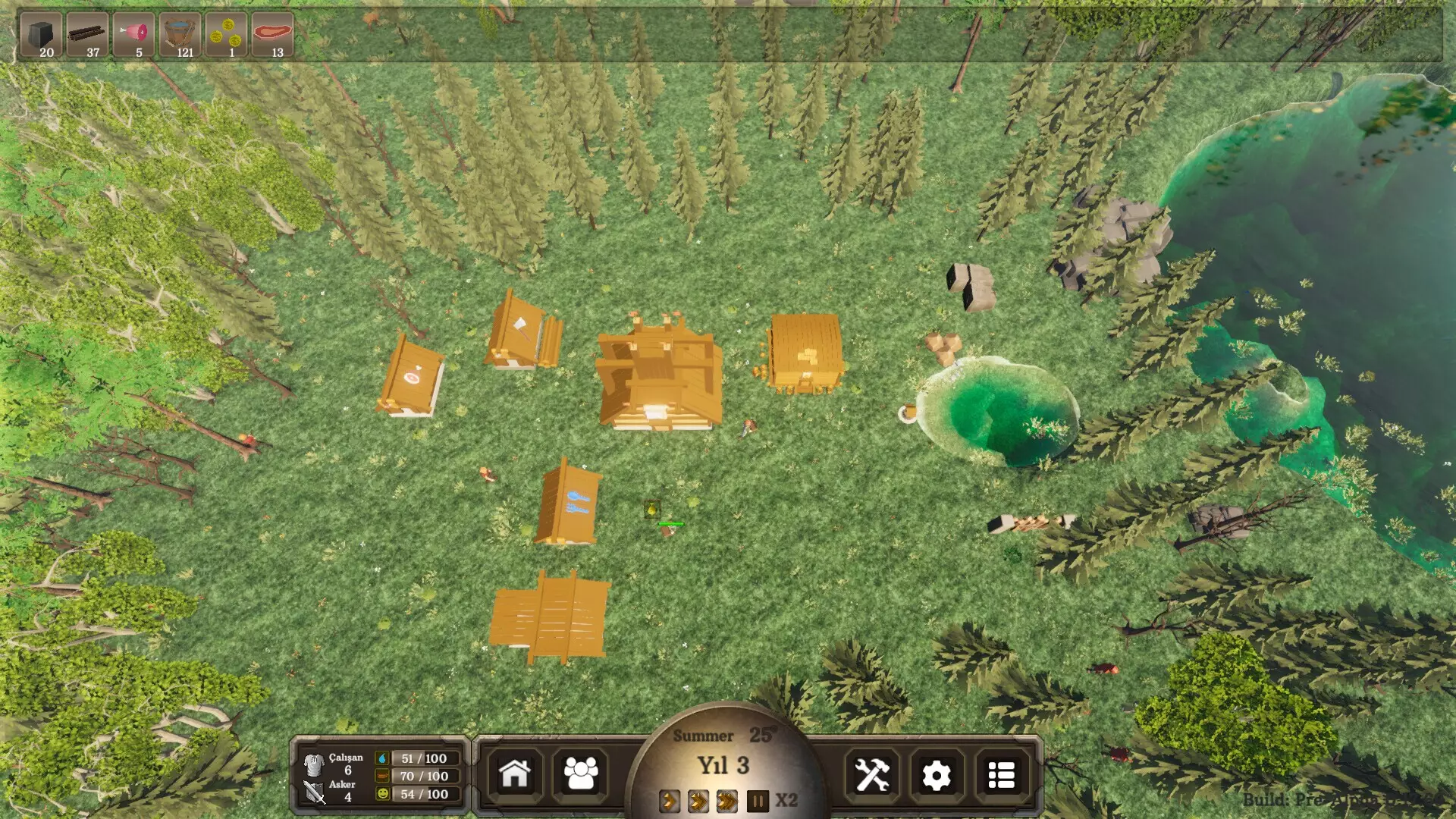
Task: Select the coins currency icon showing 1
Action: coord(227,32)
